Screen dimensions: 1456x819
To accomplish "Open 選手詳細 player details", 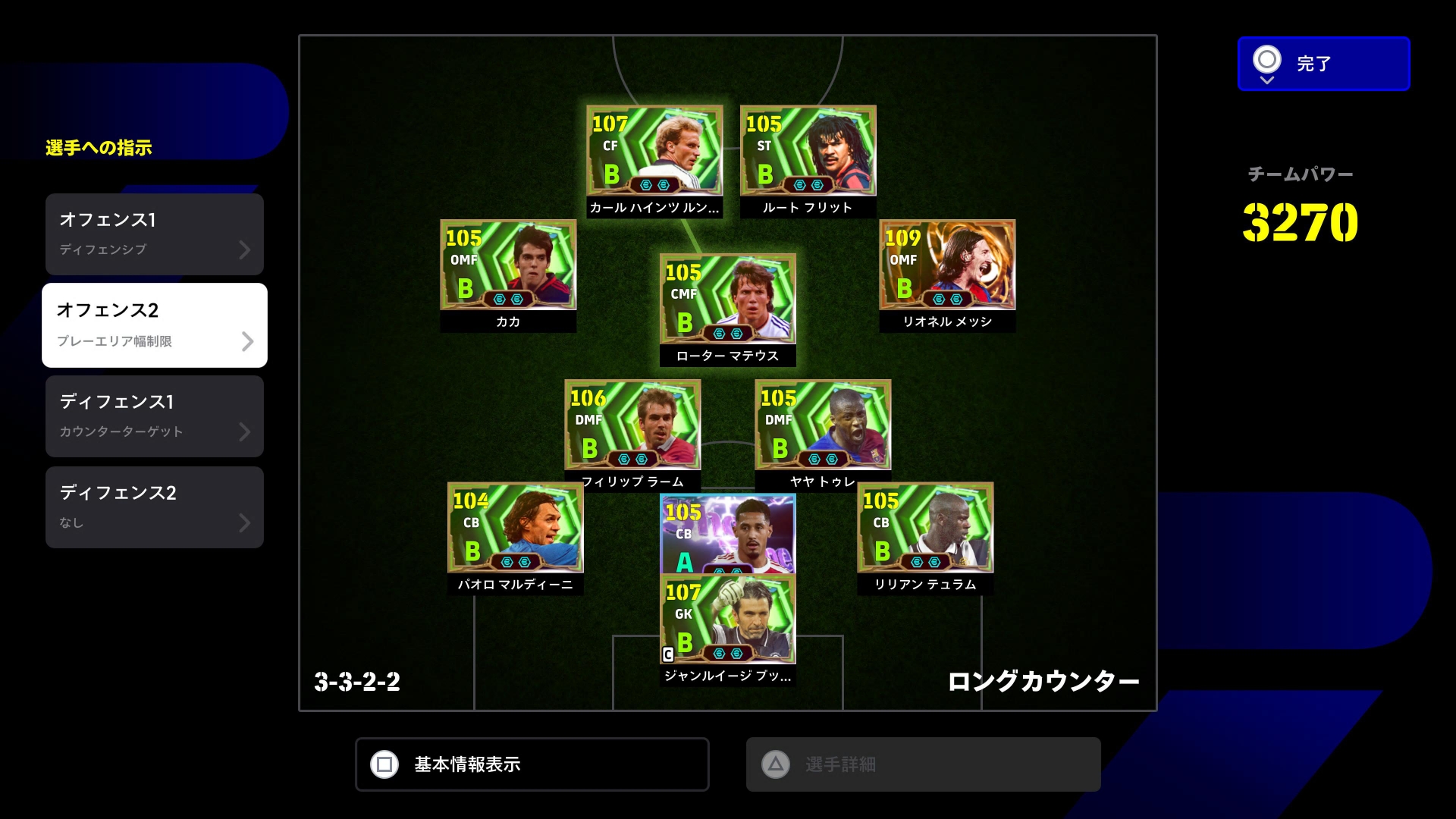I will click(923, 764).
